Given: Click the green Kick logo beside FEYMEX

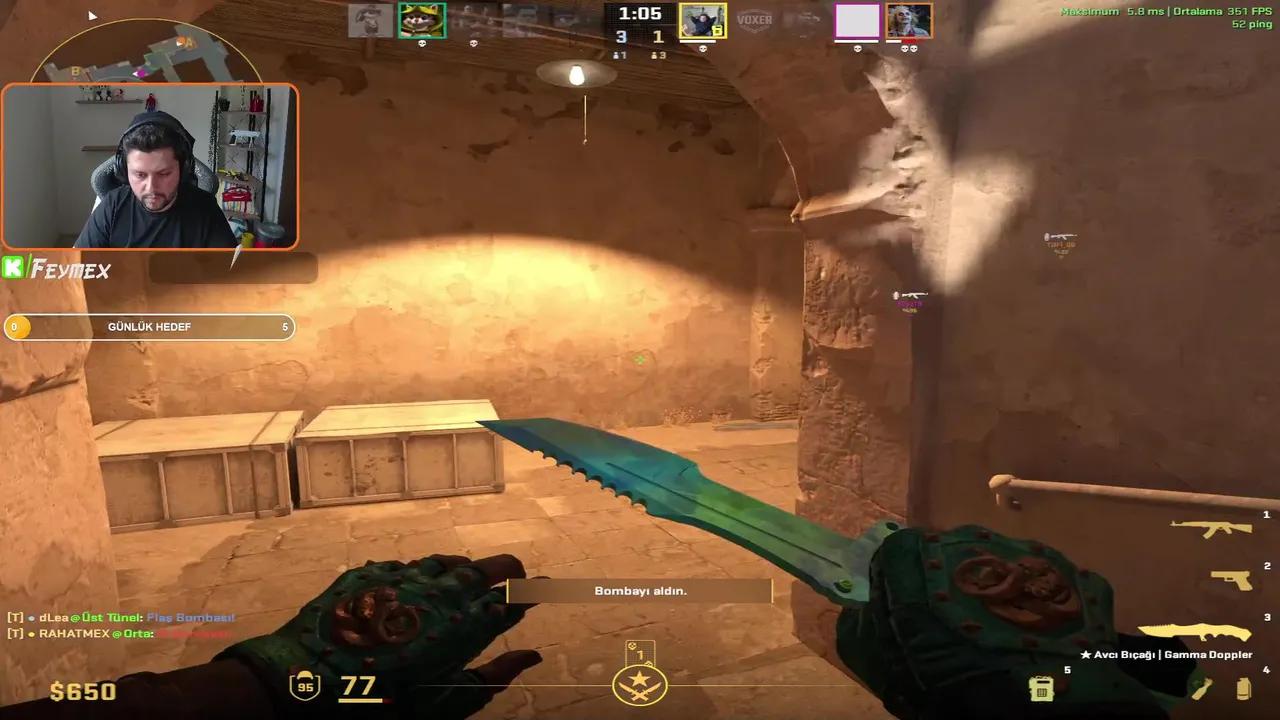Looking at the screenshot, I should (14, 267).
